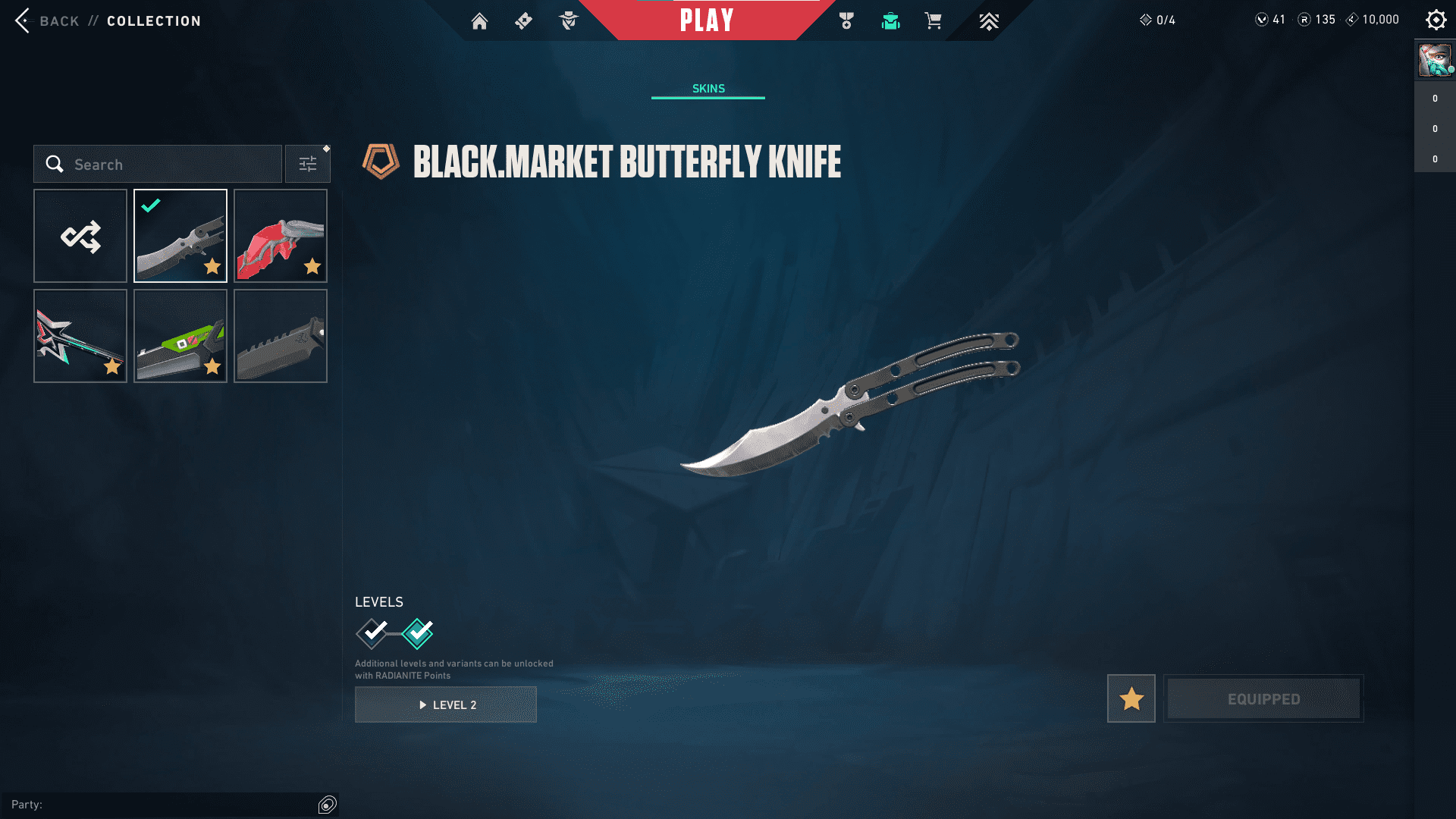
Task: Open the search filter options
Action: 307,163
